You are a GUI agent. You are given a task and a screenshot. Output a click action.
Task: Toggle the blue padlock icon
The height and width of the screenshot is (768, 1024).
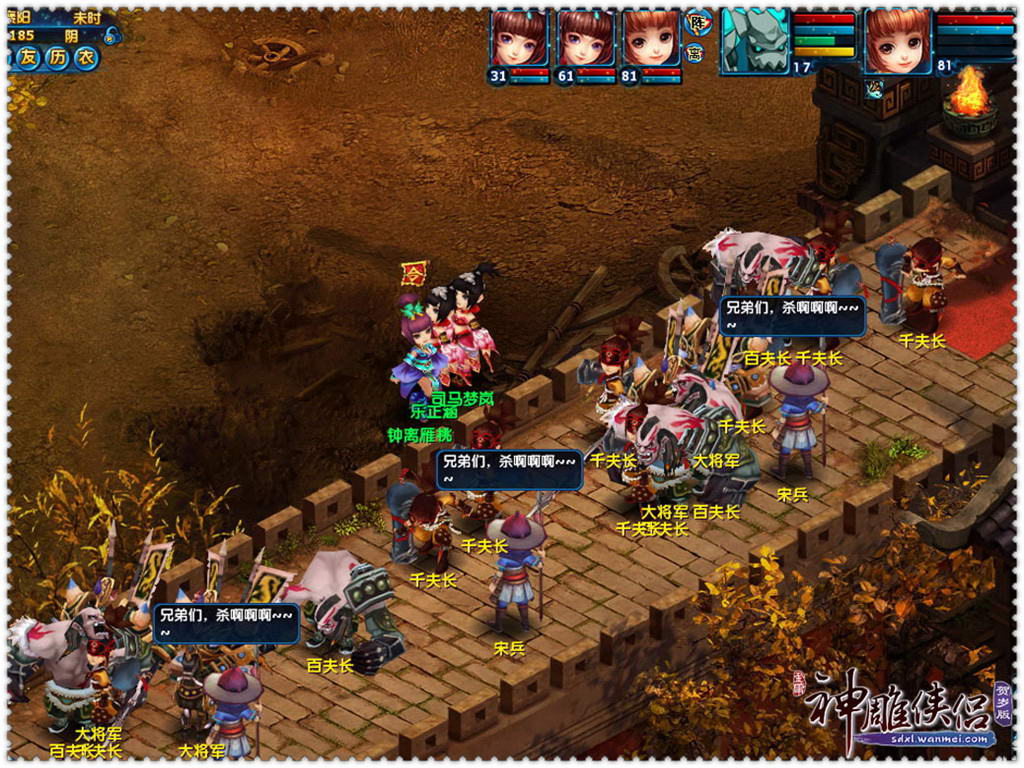coord(109,36)
